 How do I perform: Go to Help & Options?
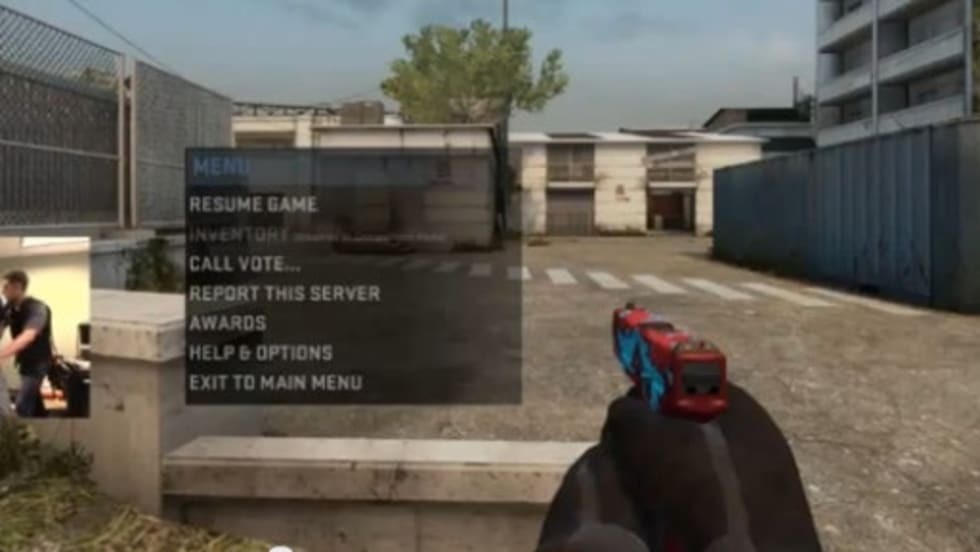pos(260,353)
